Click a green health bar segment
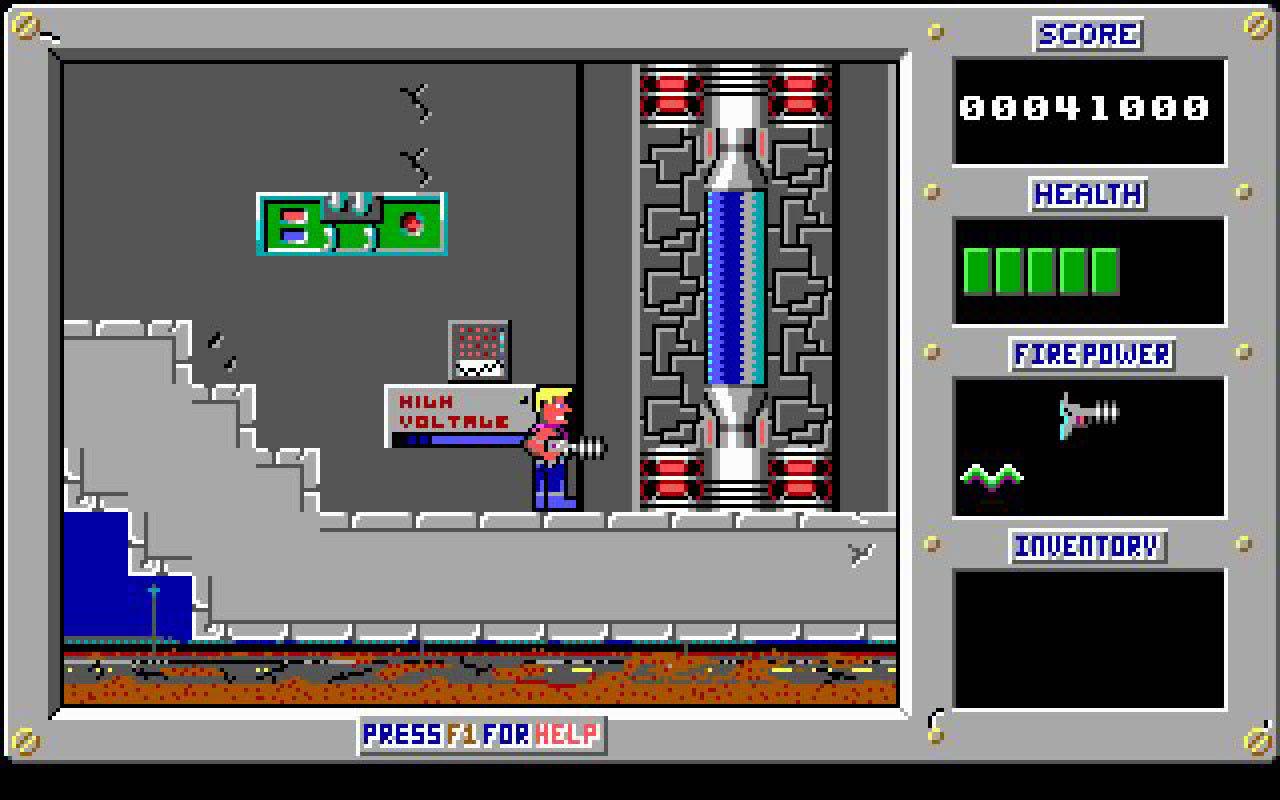Viewport: 1280px width, 800px height. 977,270
